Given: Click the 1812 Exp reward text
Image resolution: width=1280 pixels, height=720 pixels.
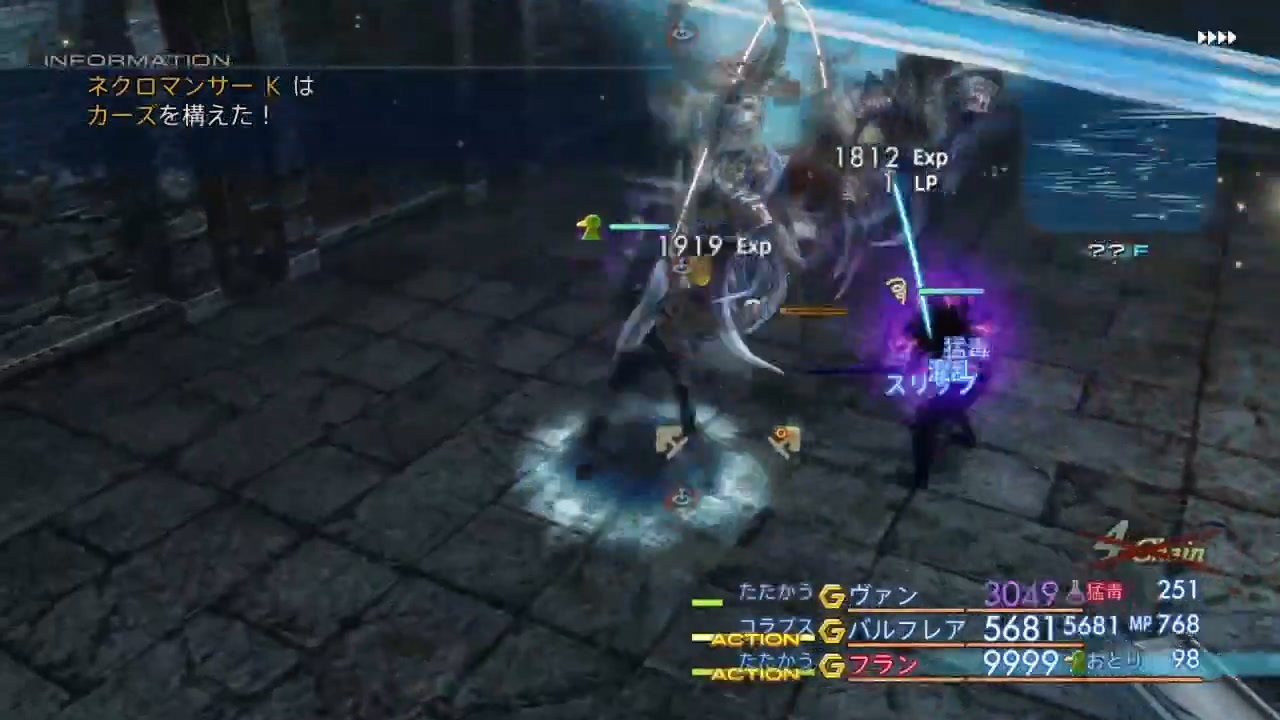Looking at the screenshot, I should (890, 157).
